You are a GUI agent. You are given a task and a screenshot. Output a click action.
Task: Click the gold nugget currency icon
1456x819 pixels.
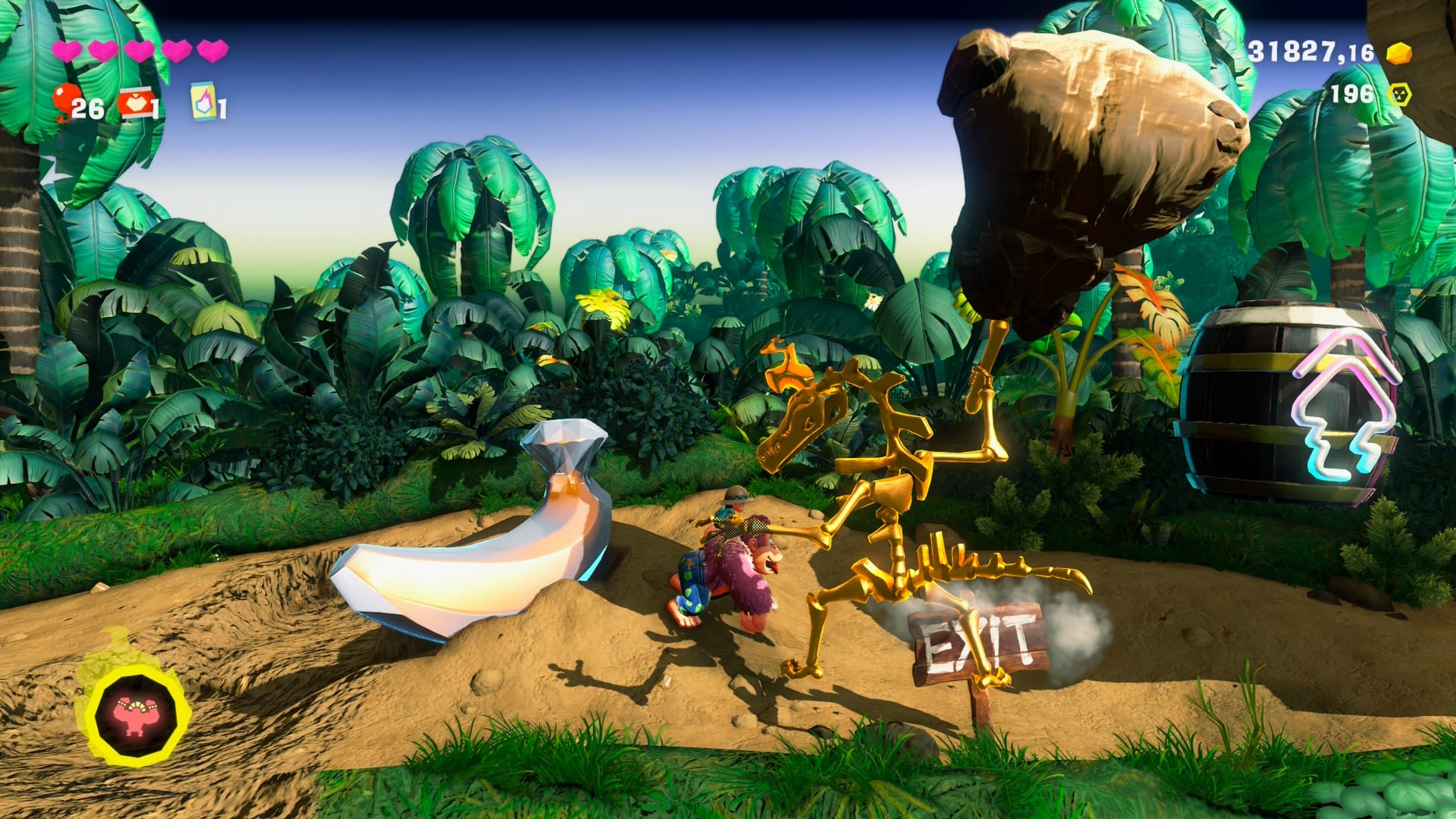coord(1399,52)
